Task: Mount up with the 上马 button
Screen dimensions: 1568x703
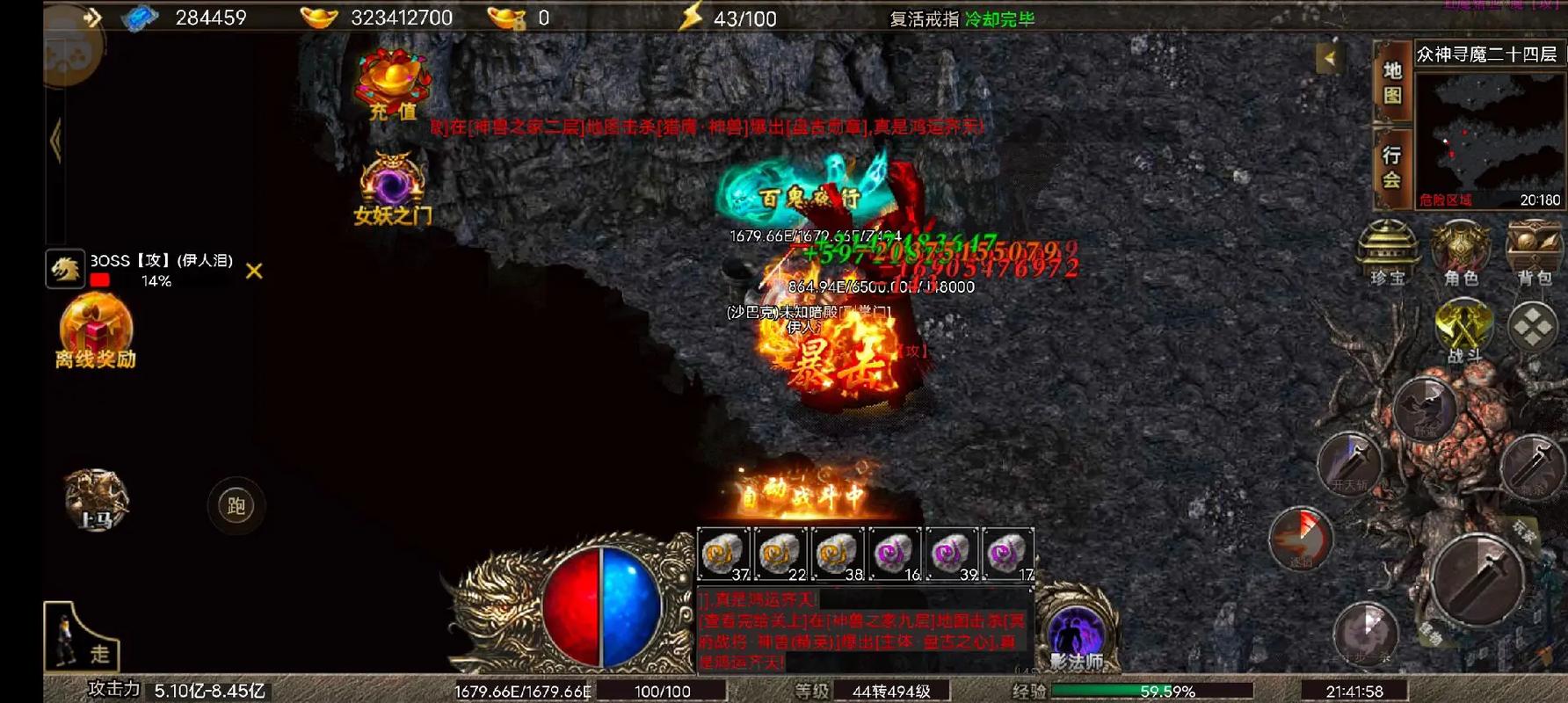Action: tap(96, 500)
